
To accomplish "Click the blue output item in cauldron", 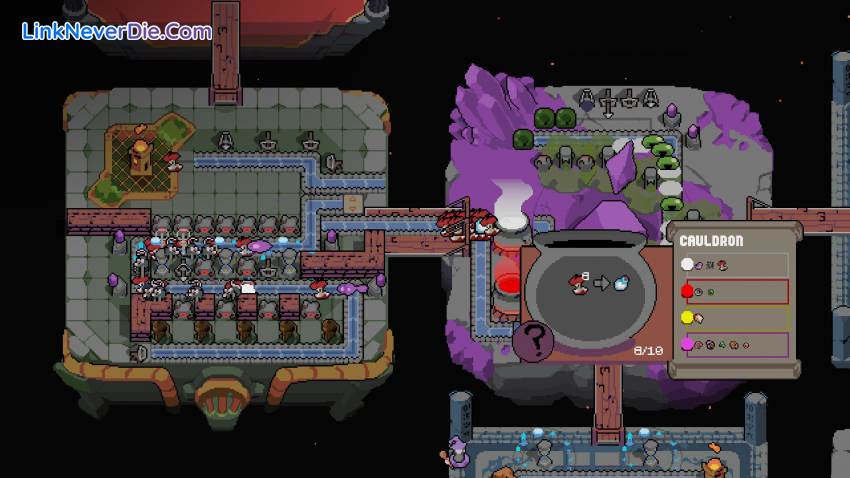I will [621, 283].
